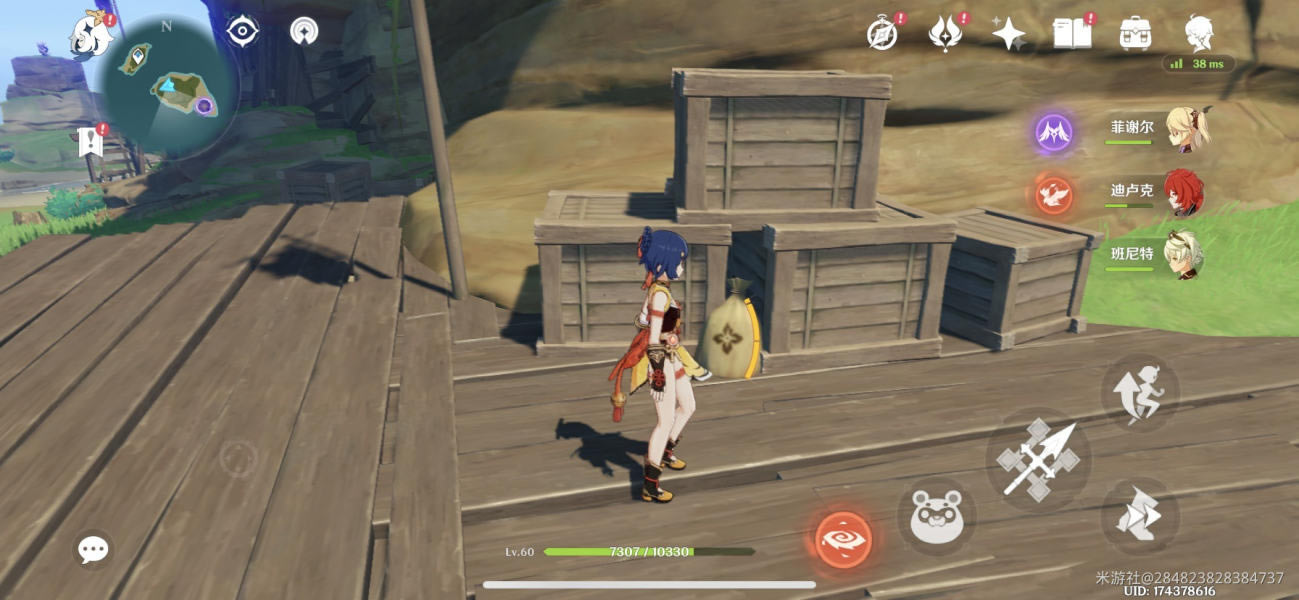Viewport: 1299px width, 600px height.
Task: Open the battle pass wings icon
Action: click(943, 34)
